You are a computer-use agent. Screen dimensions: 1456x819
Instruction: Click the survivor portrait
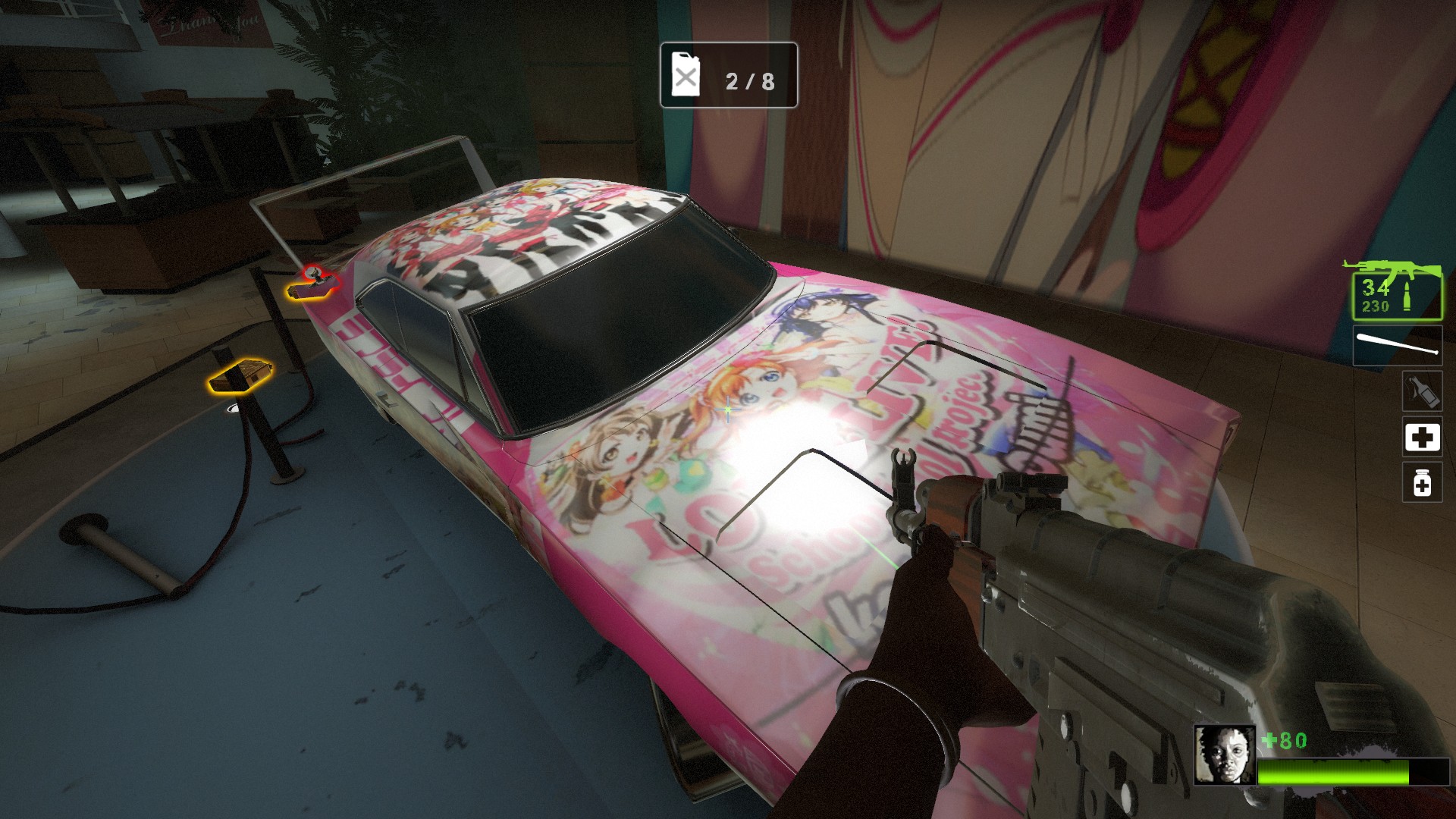[x=1224, y=755]
